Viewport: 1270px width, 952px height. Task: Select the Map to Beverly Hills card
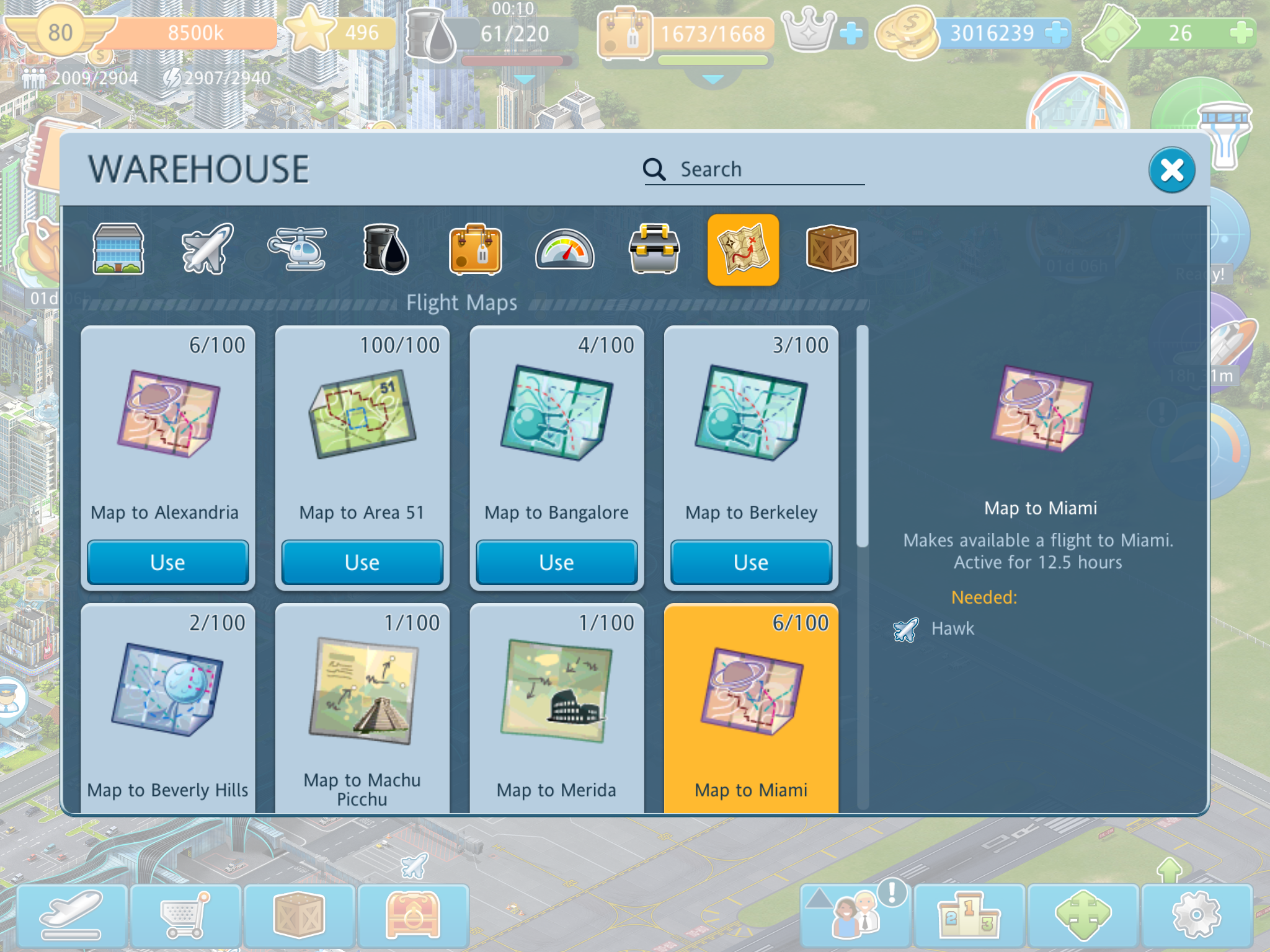point(167,707)
